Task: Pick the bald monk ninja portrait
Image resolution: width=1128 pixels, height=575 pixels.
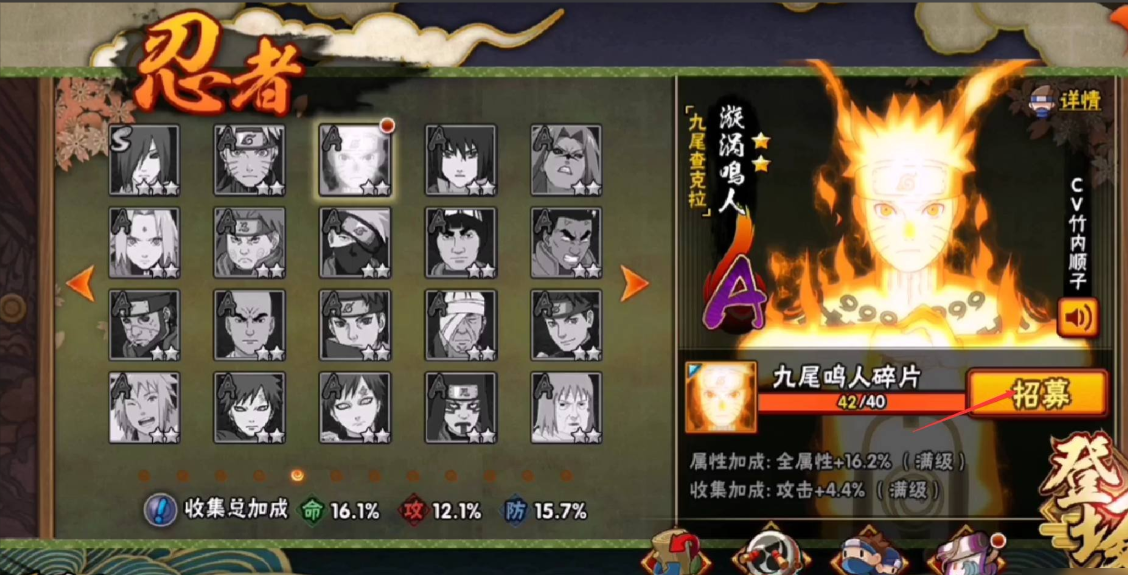Action: [x=249, y=325]
